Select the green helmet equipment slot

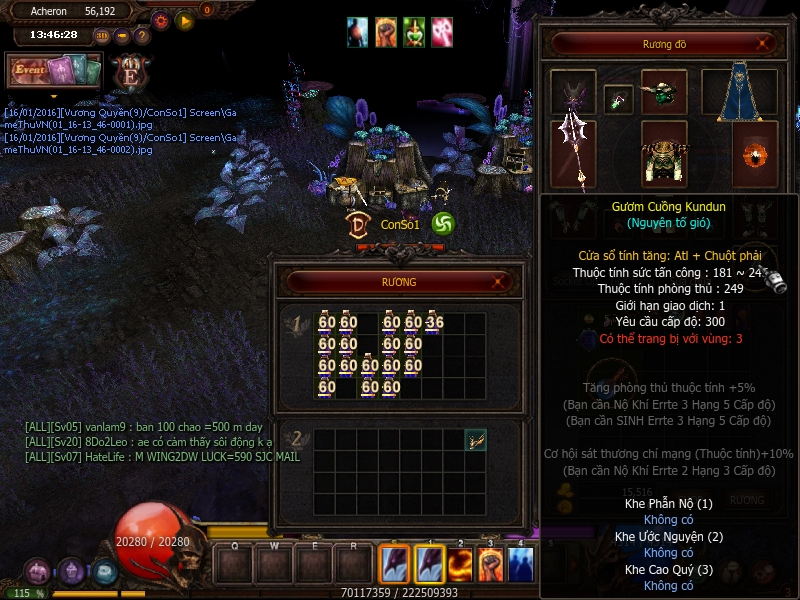point(663,92)
